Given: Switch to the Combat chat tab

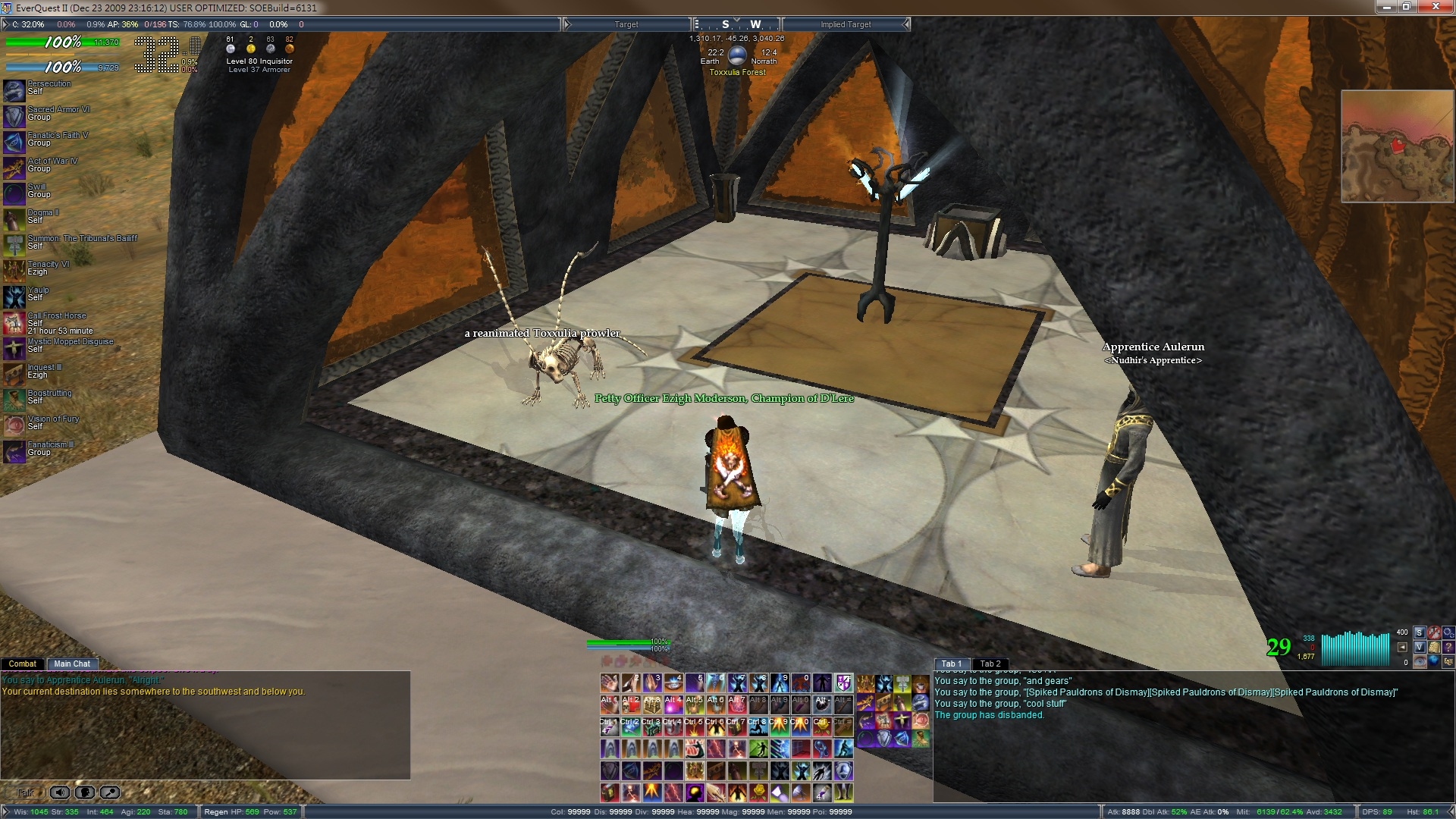Looking at the screenshot, I should (23, 664).
